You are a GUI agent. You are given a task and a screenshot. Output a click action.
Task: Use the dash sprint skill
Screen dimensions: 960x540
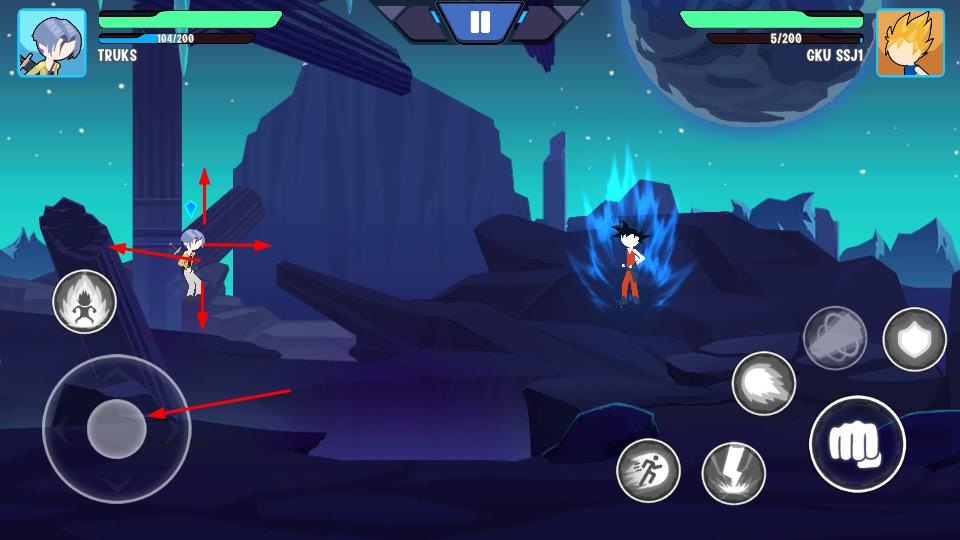point(648,470)
